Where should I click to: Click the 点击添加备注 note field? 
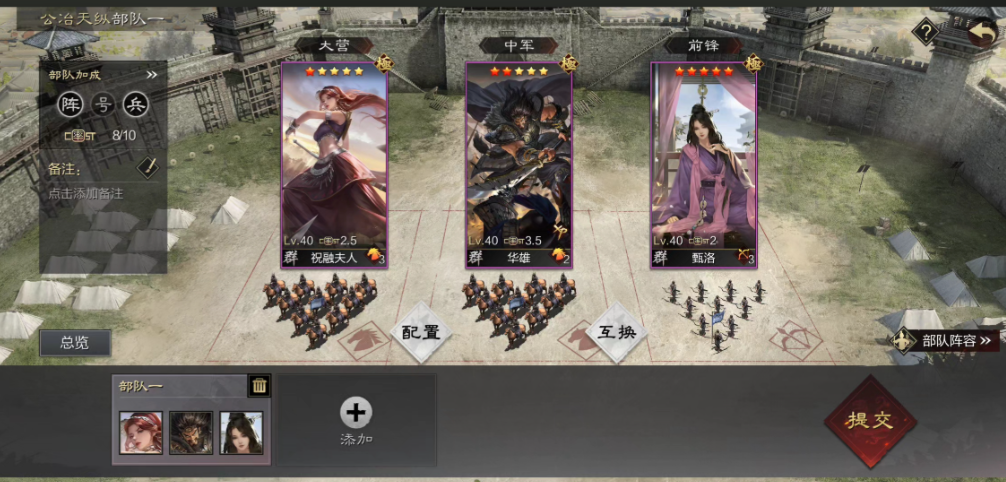86,193
